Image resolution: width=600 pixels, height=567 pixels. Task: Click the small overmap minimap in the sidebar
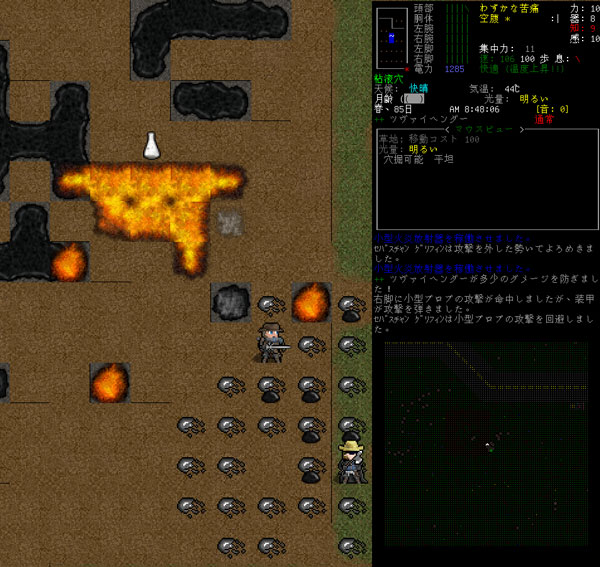392,36
